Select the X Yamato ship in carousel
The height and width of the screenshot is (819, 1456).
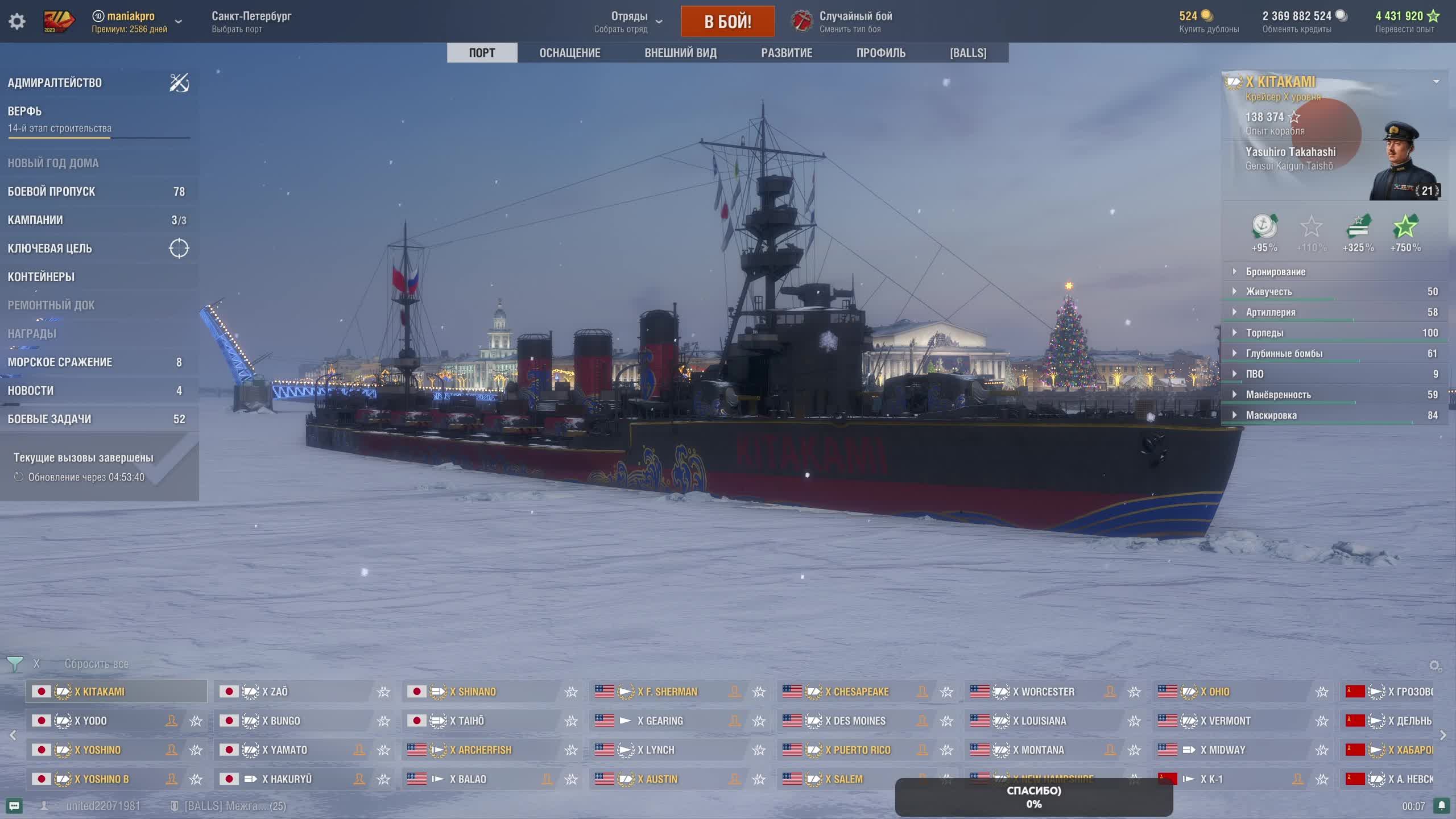(x=284, y=750)
